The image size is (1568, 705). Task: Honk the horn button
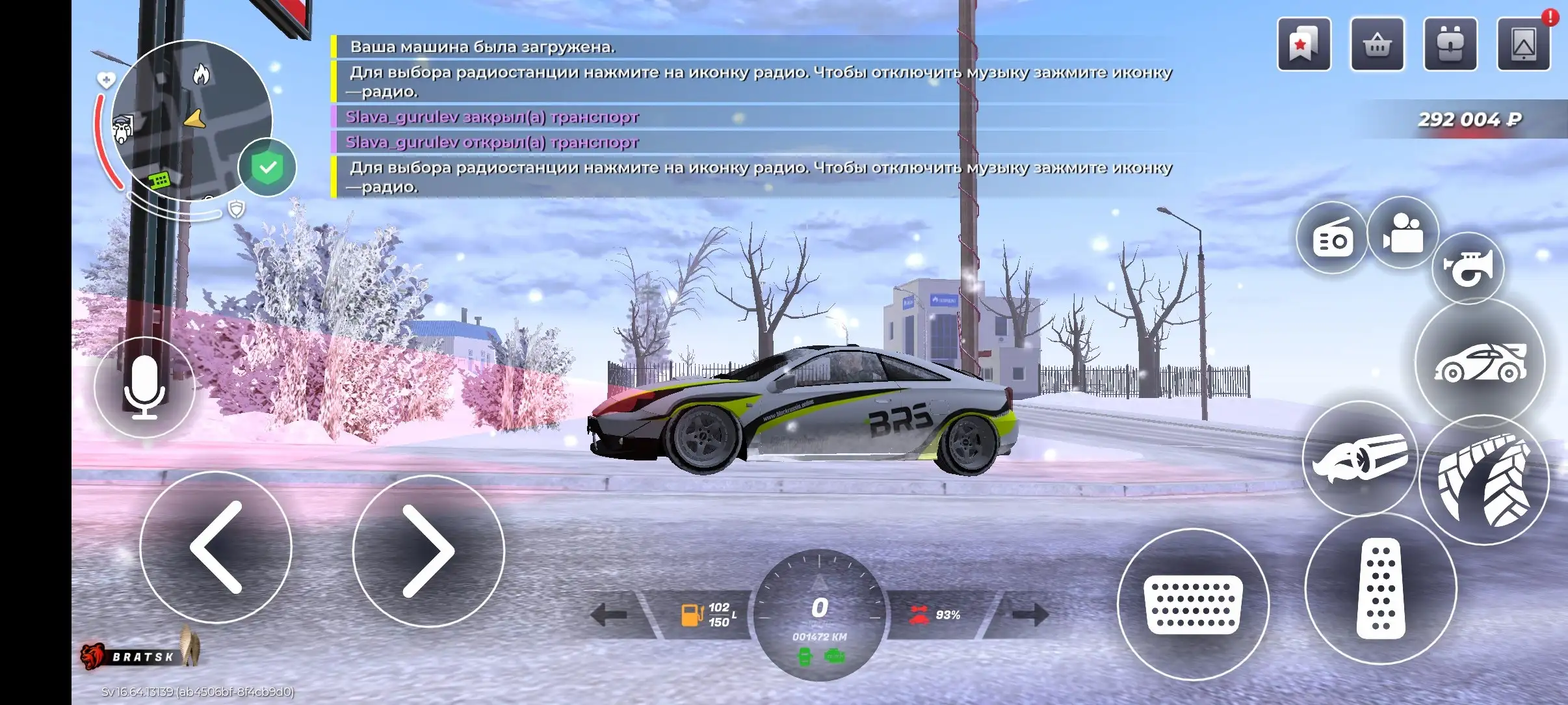1468,268
